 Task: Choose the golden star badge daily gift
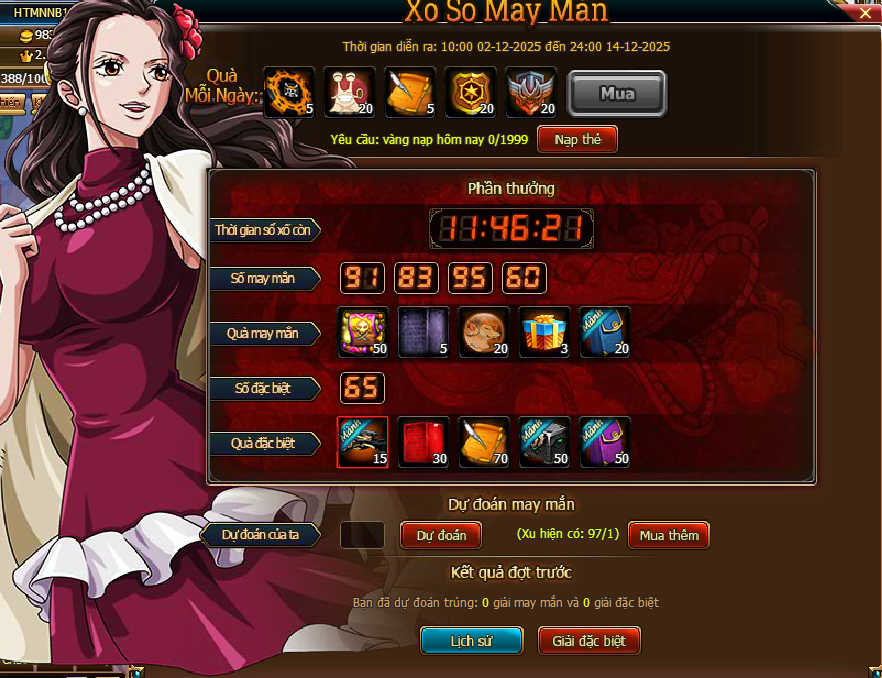pos(470,93)
